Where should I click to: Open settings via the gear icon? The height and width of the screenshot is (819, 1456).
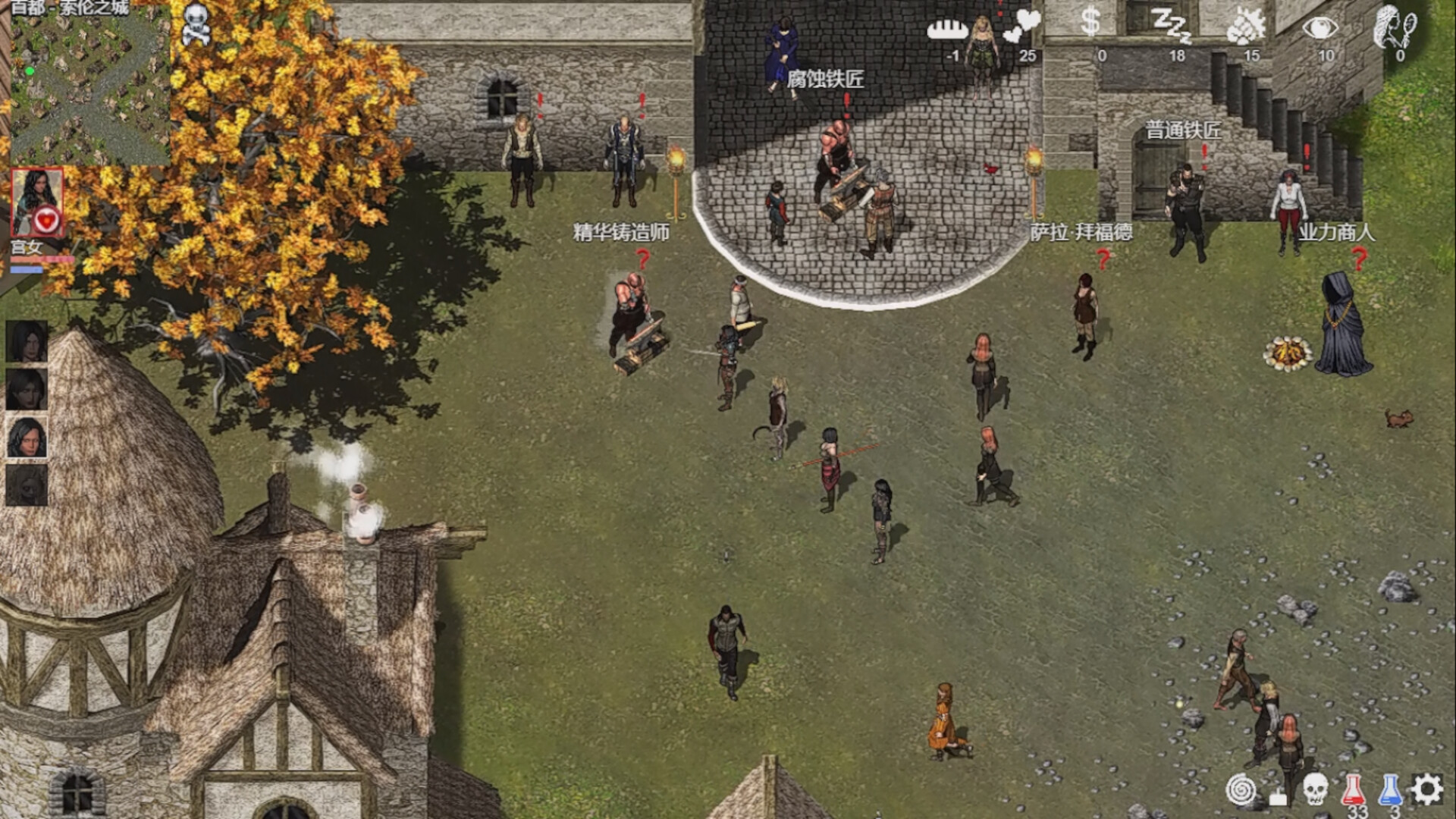point(1426,789)
